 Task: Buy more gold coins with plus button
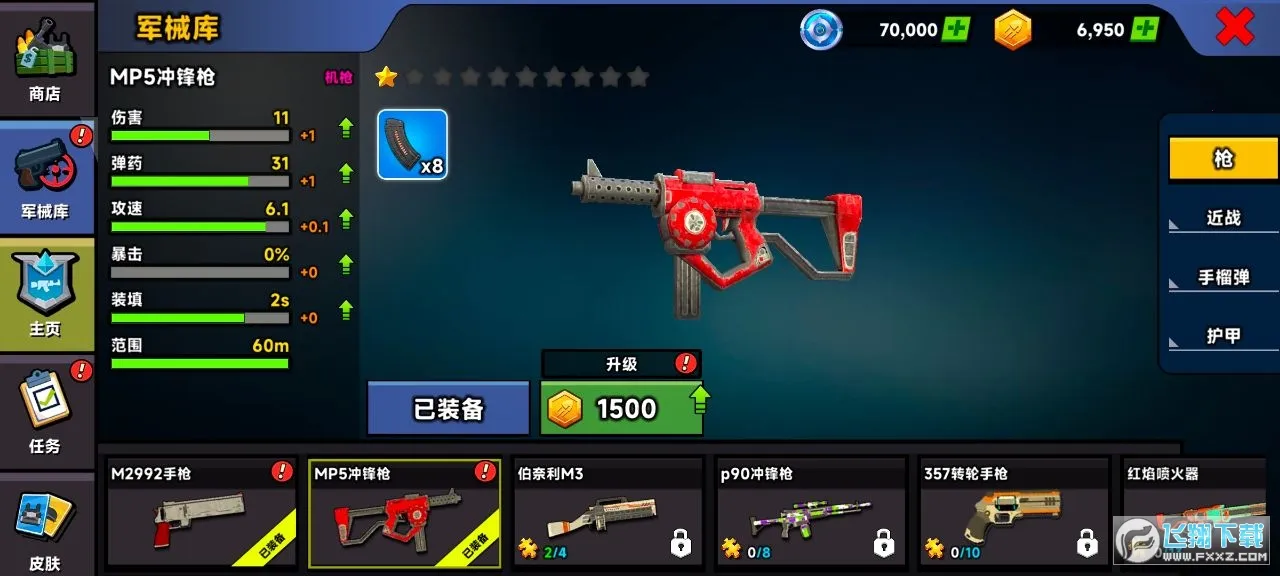(1145, 29)
